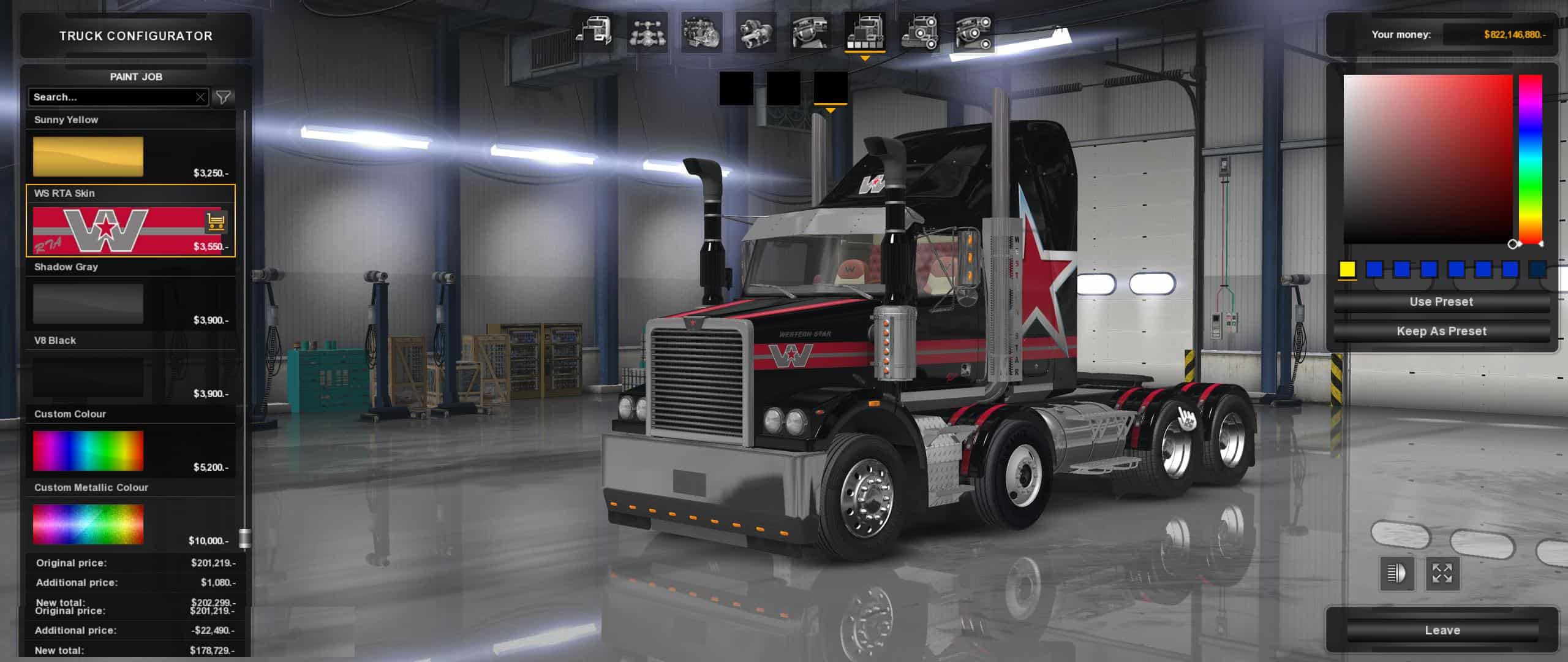The height and width of the screenshot is (662, 1568).
Task: Save colour with Keep As Preset
Action: [x=1441, y=331]
